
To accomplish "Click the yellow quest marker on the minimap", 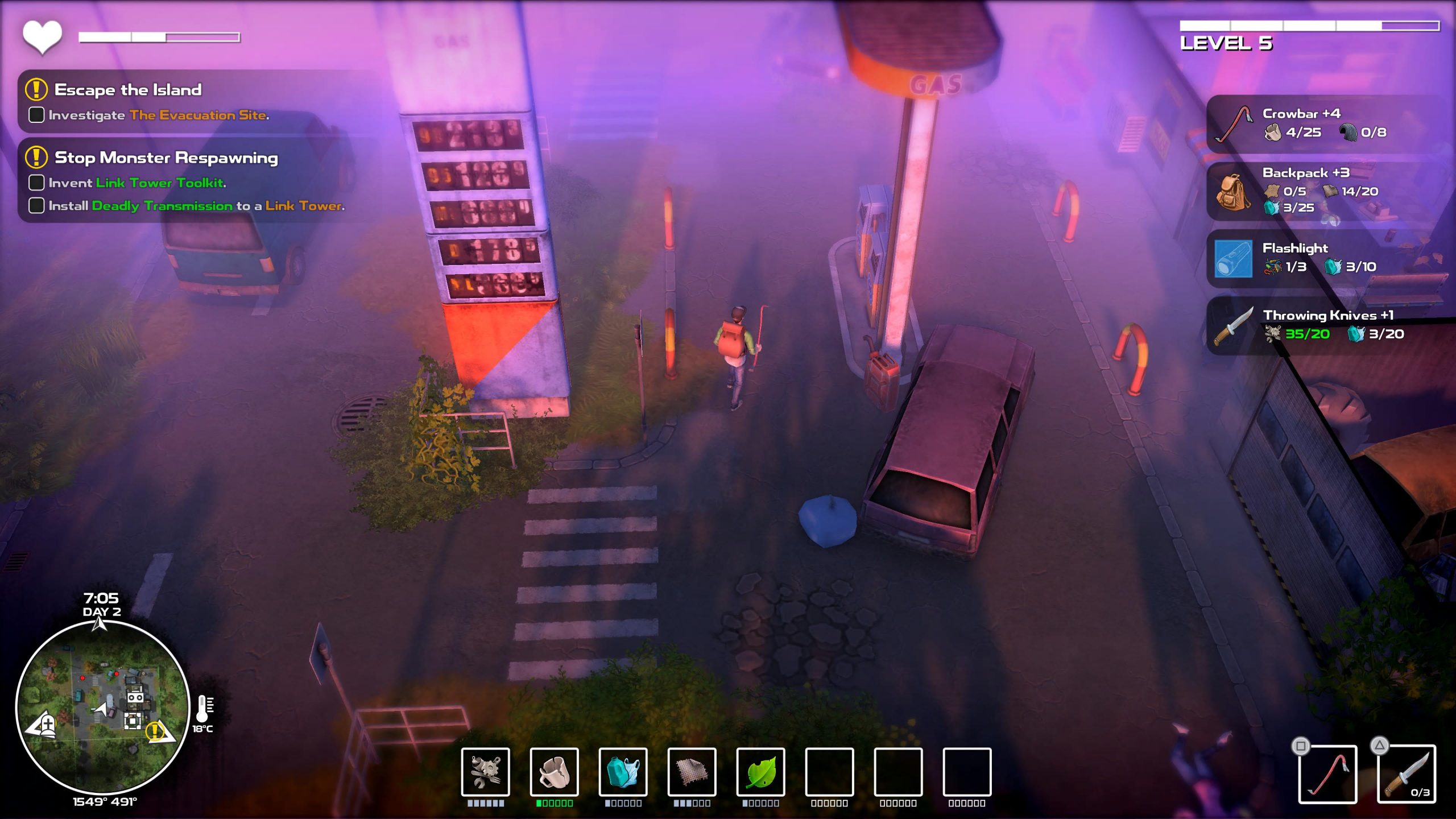I will click(155, 731).
